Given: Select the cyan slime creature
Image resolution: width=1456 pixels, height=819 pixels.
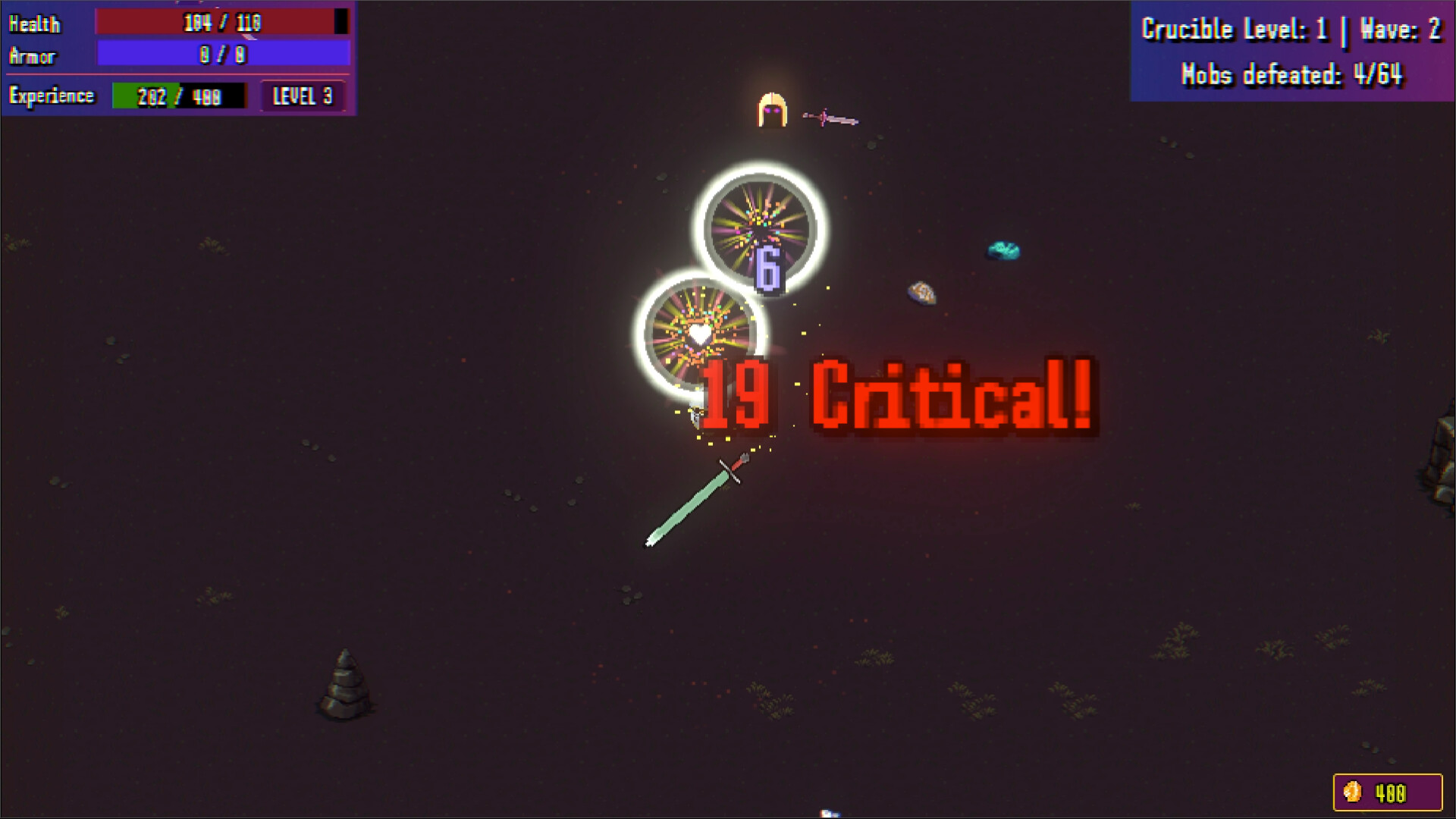Looking at the screenshot, I should click(1003, 248).
